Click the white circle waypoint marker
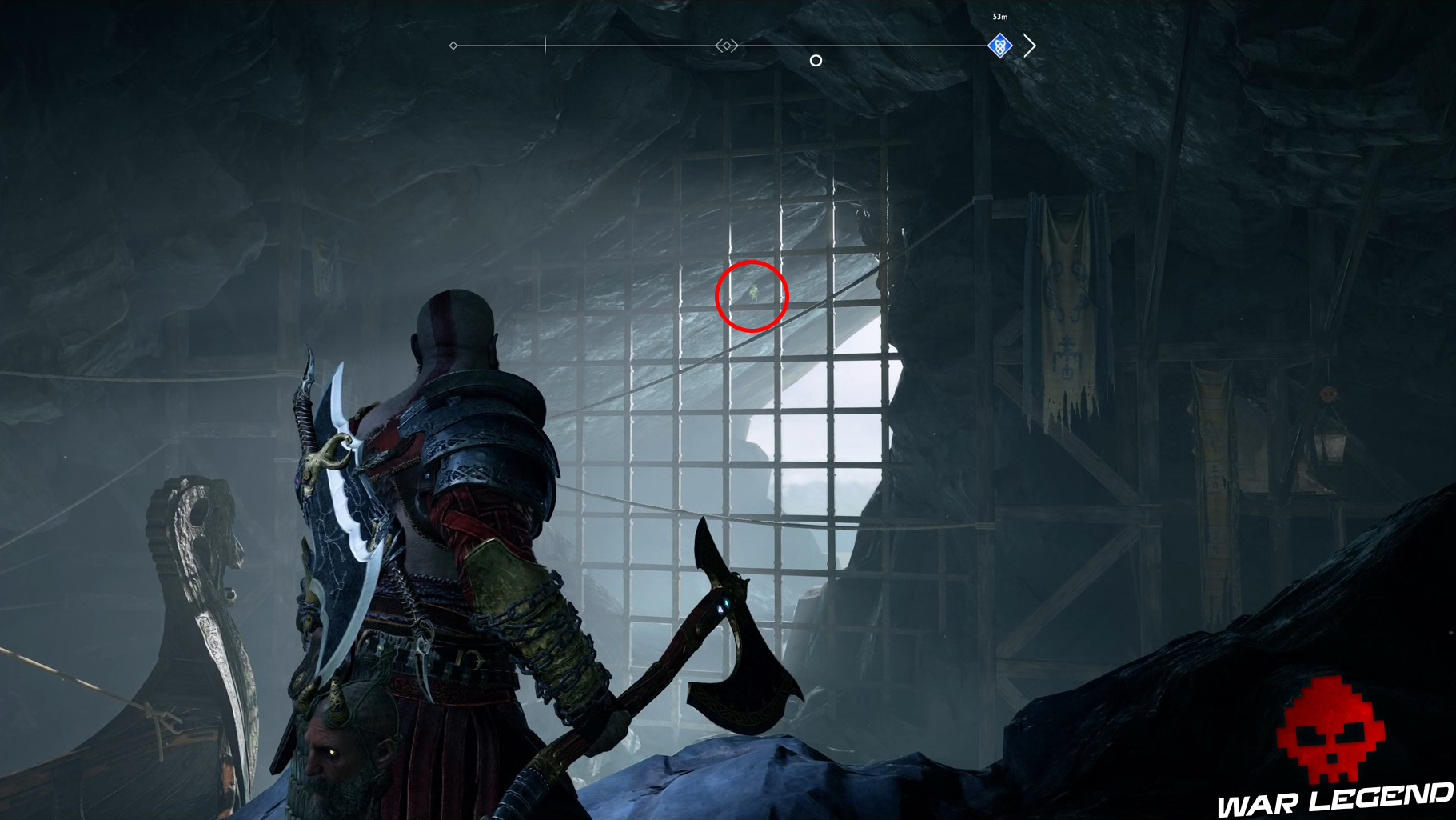This screenshot has height=820, width=1456. (816, 60)
